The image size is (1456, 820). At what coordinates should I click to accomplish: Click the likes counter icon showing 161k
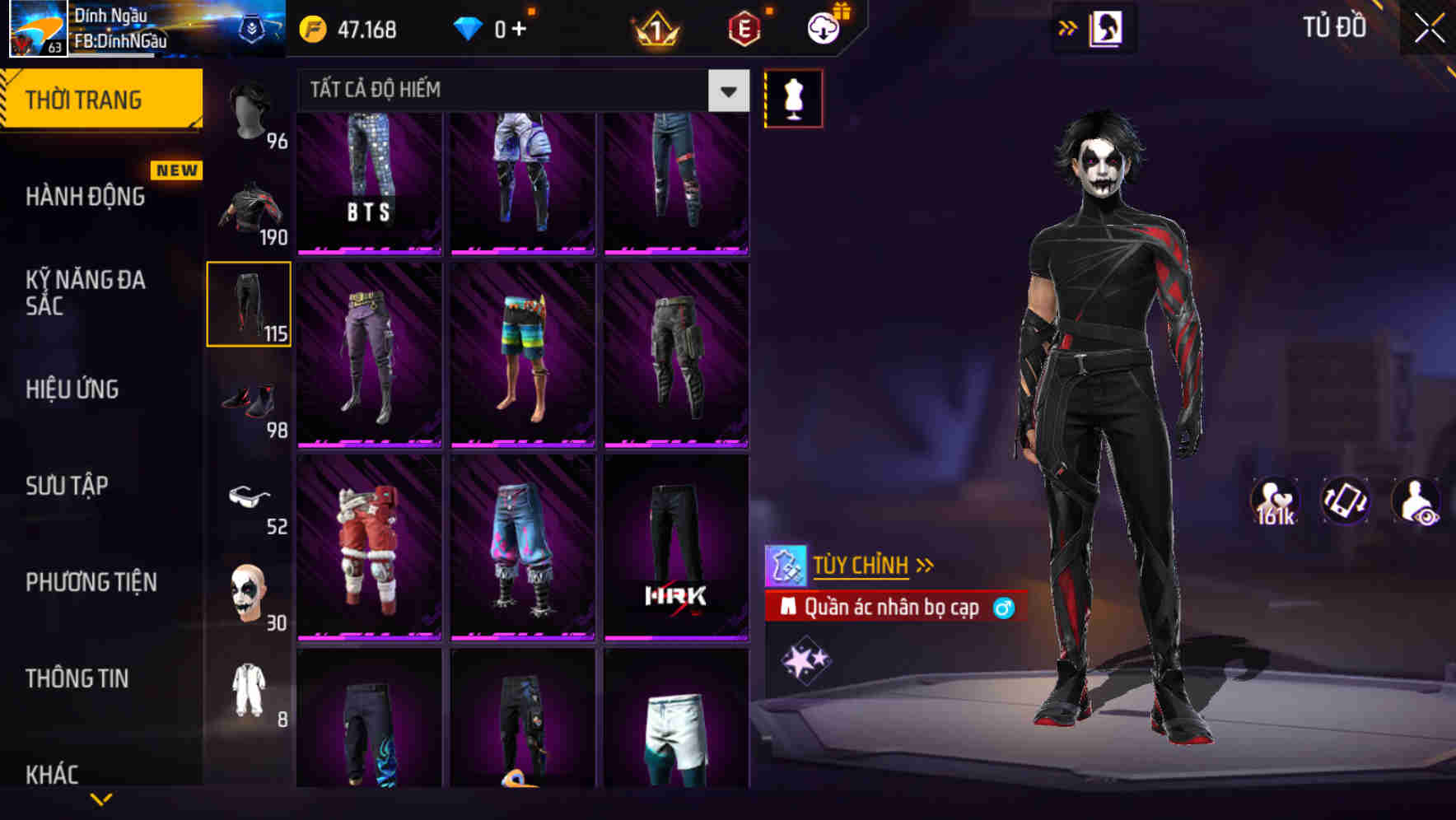pos(1274,500)
